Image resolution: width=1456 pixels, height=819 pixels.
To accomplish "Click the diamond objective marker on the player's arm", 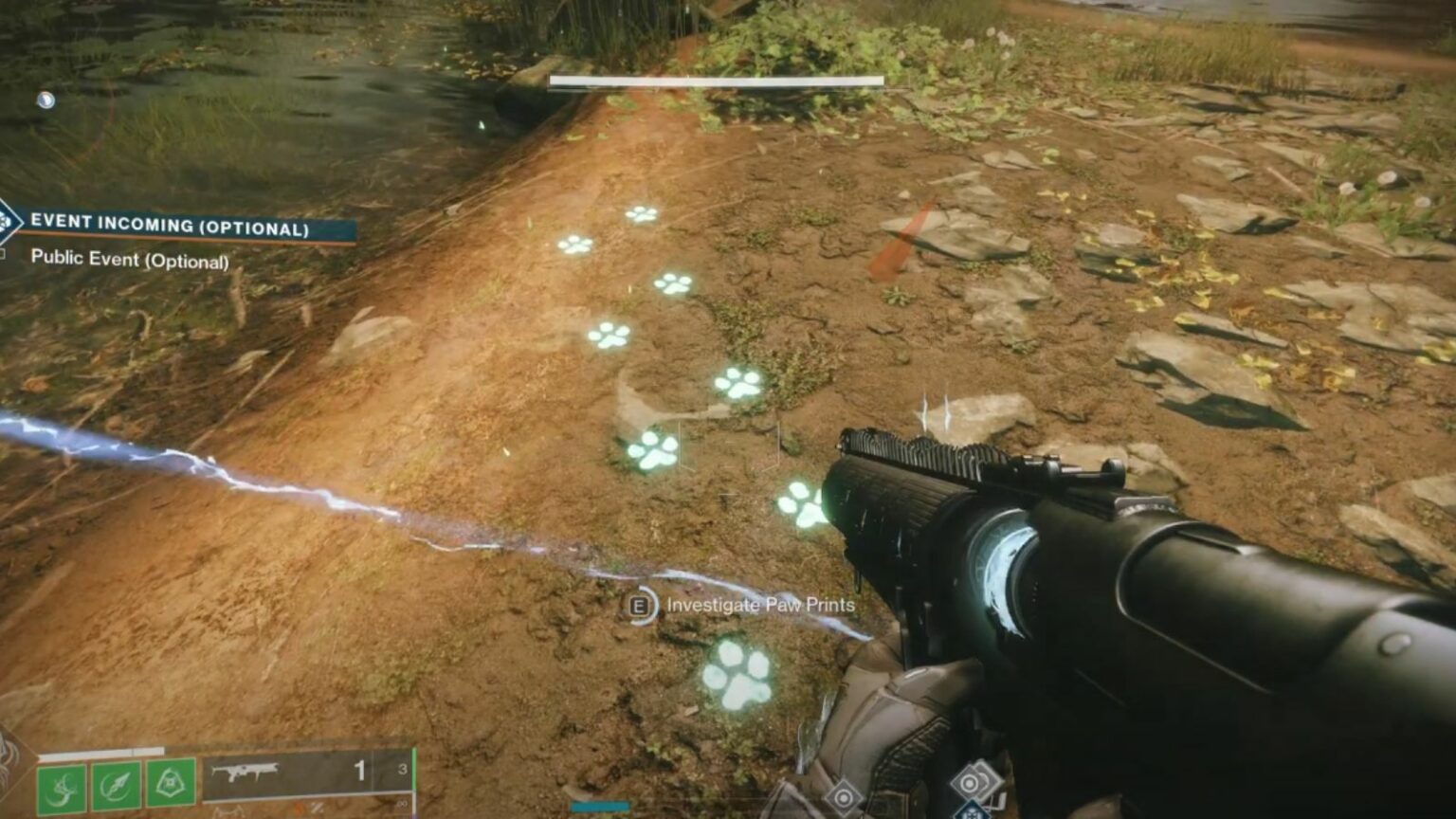I will [845, 797].
